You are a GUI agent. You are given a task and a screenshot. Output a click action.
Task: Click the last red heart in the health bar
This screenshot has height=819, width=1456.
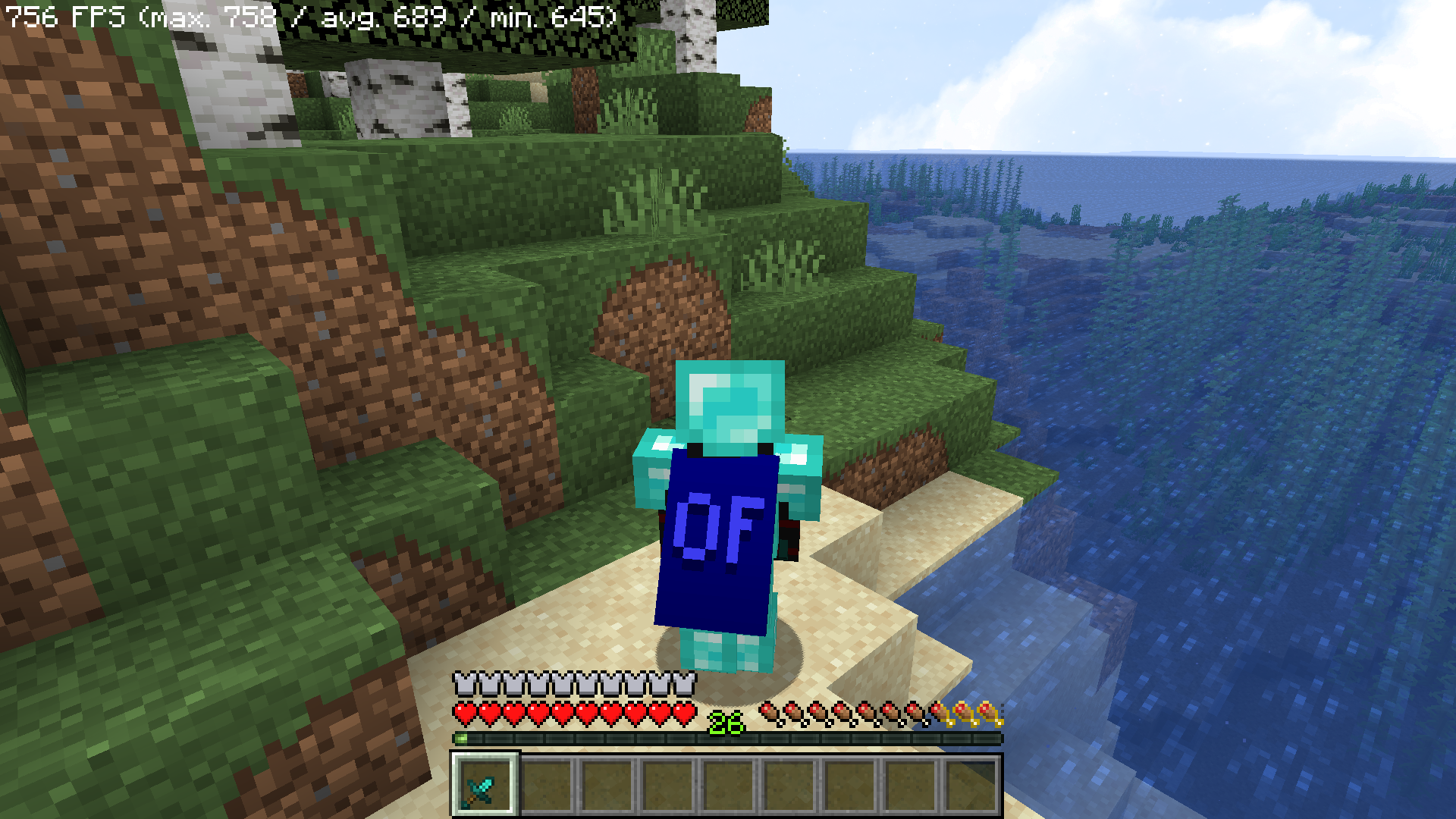[685, 713]
